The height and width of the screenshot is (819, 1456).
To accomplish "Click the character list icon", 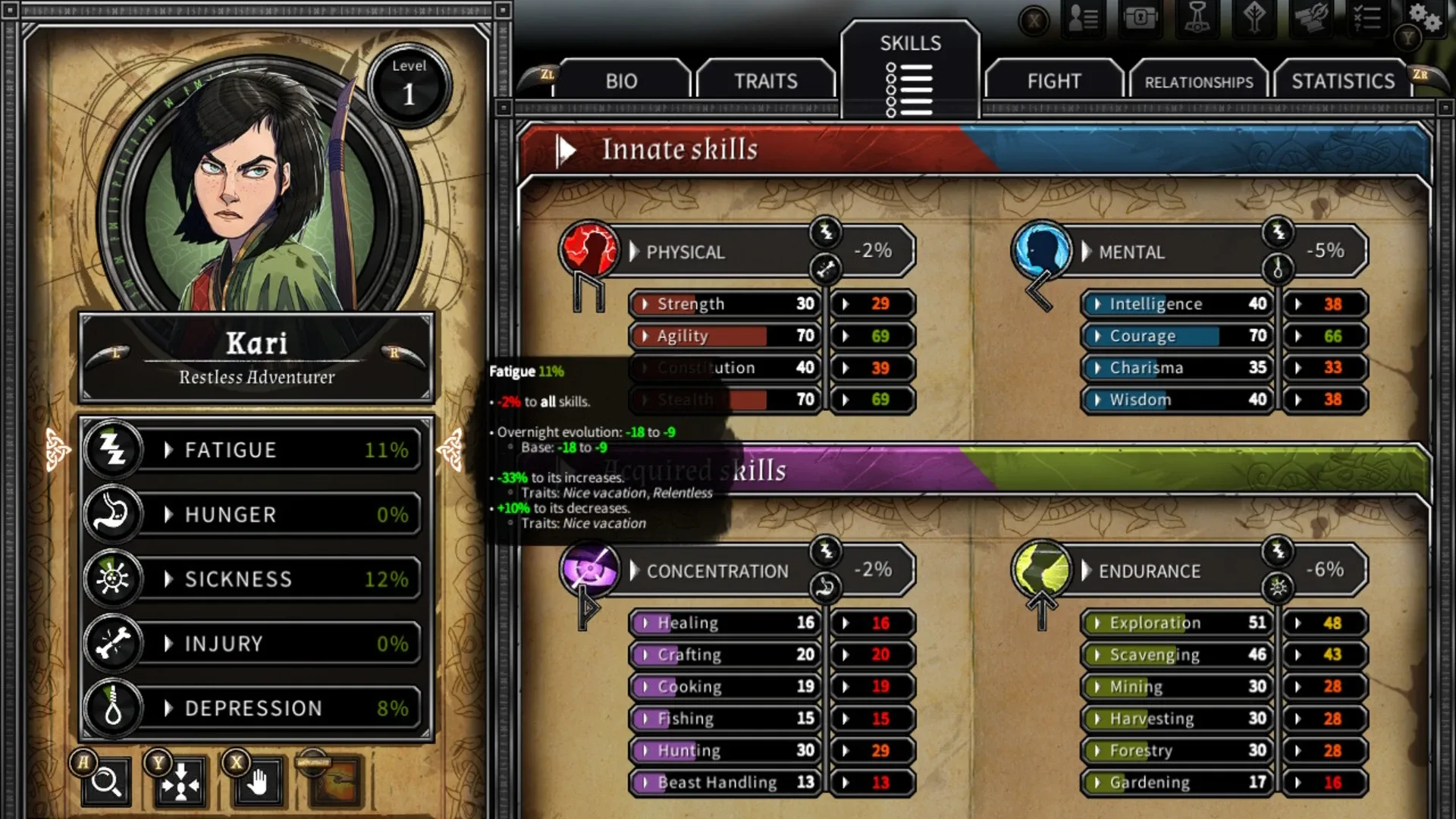I will pos(1083,18).
